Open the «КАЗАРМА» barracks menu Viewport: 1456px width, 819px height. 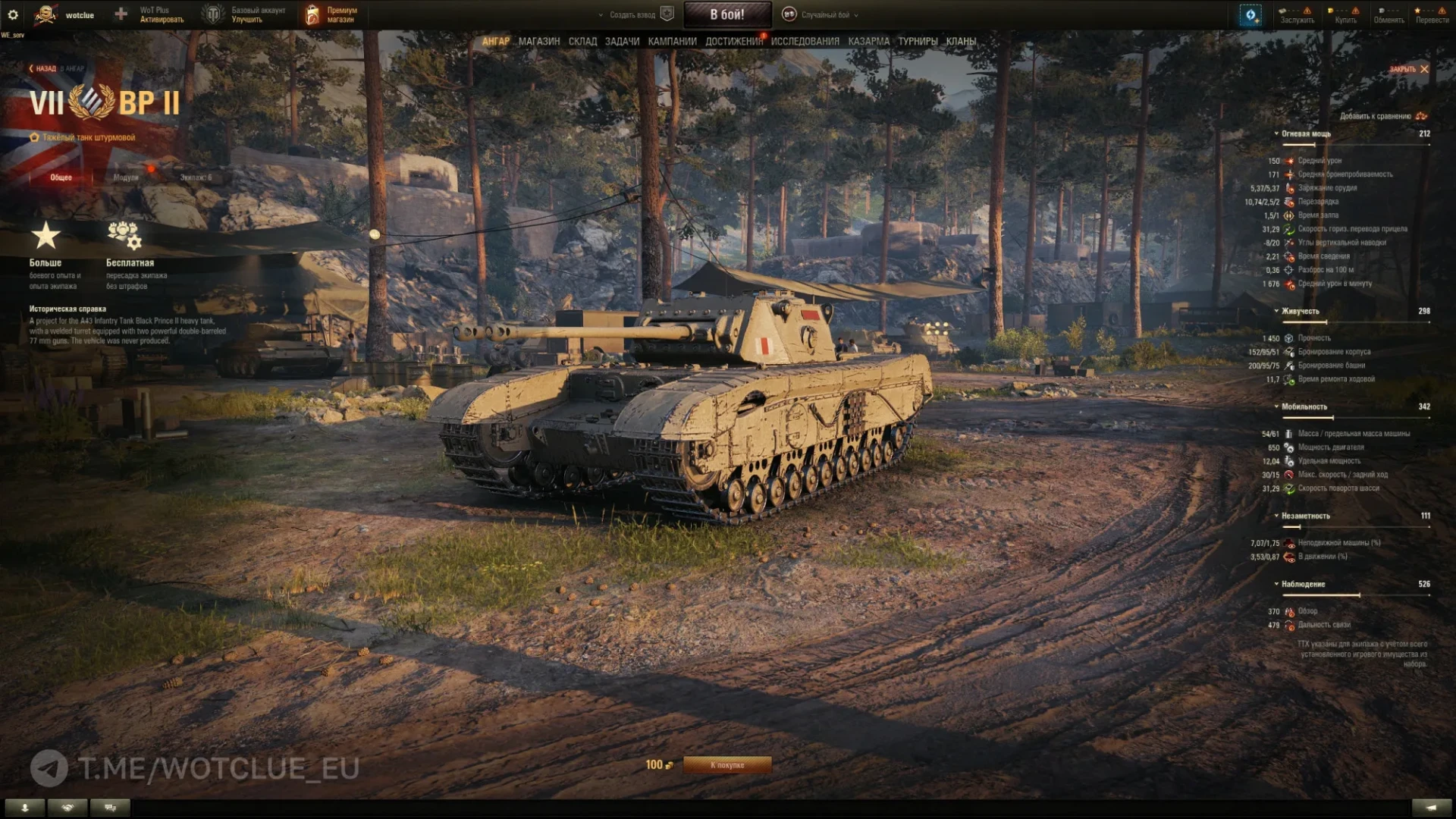click(868, 41)
